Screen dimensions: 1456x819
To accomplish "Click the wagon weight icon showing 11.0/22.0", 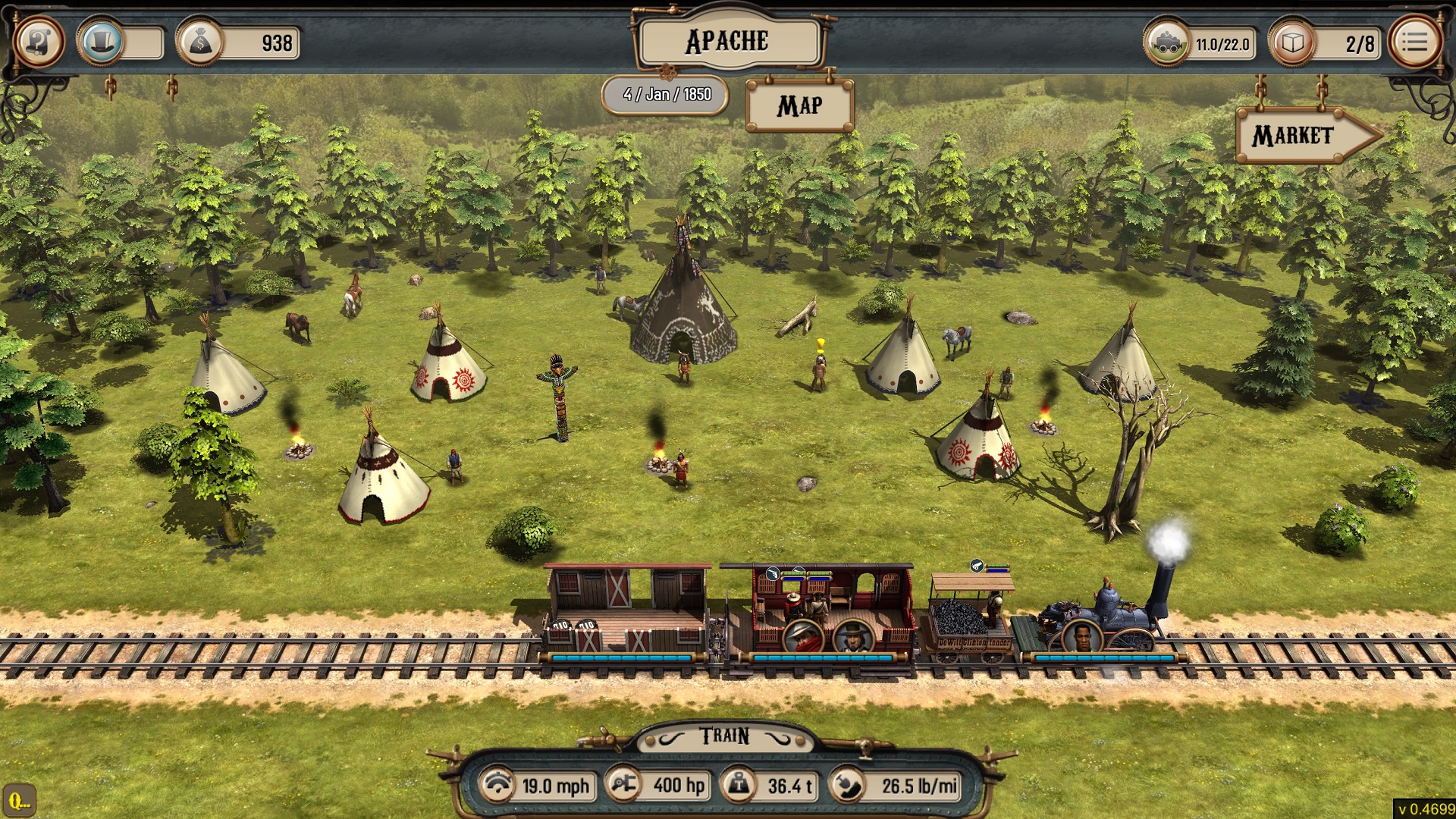I will point(1169,44).
